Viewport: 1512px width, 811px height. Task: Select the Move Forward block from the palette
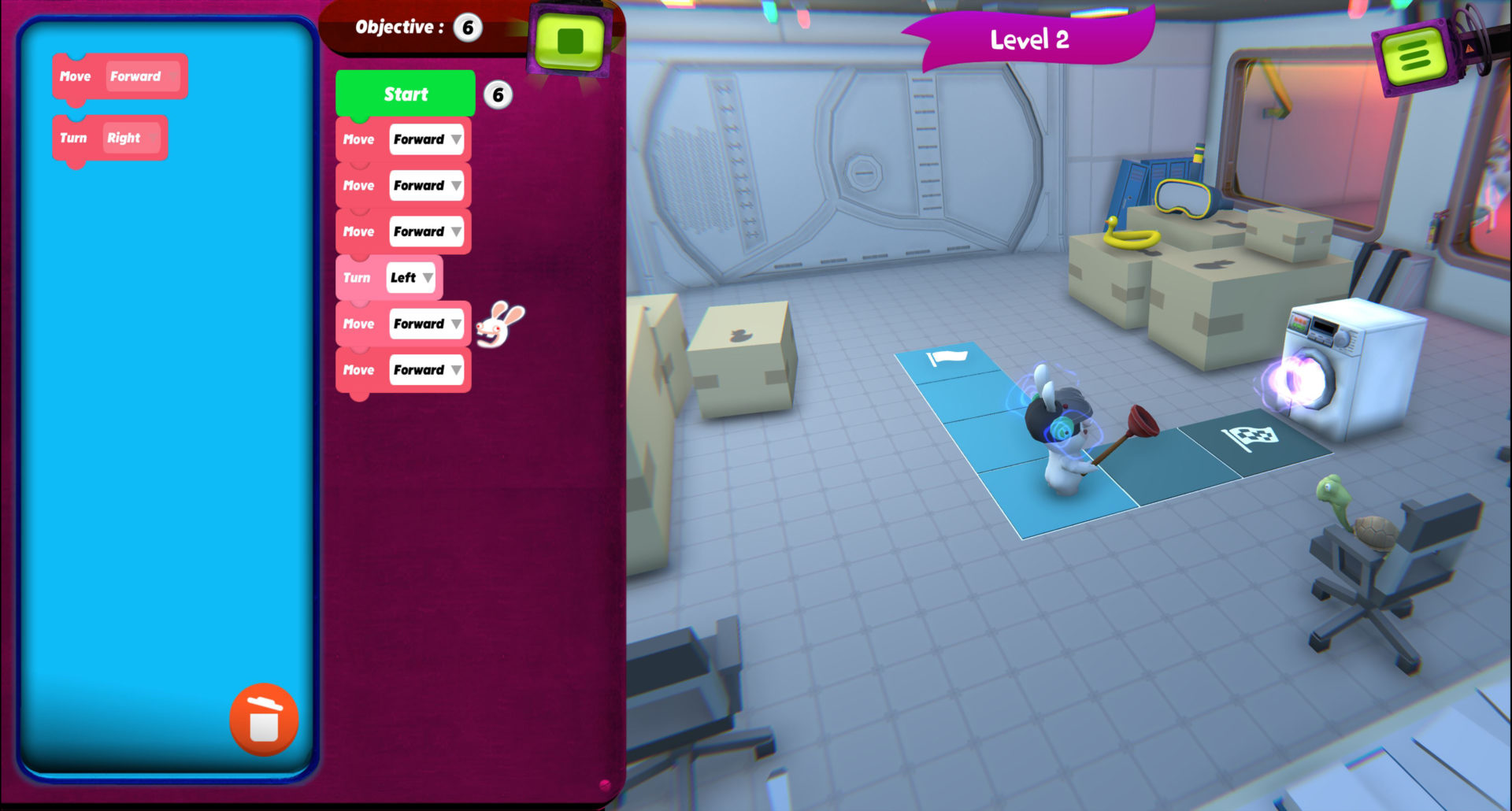pyautogui.click(x=120, y=76)
